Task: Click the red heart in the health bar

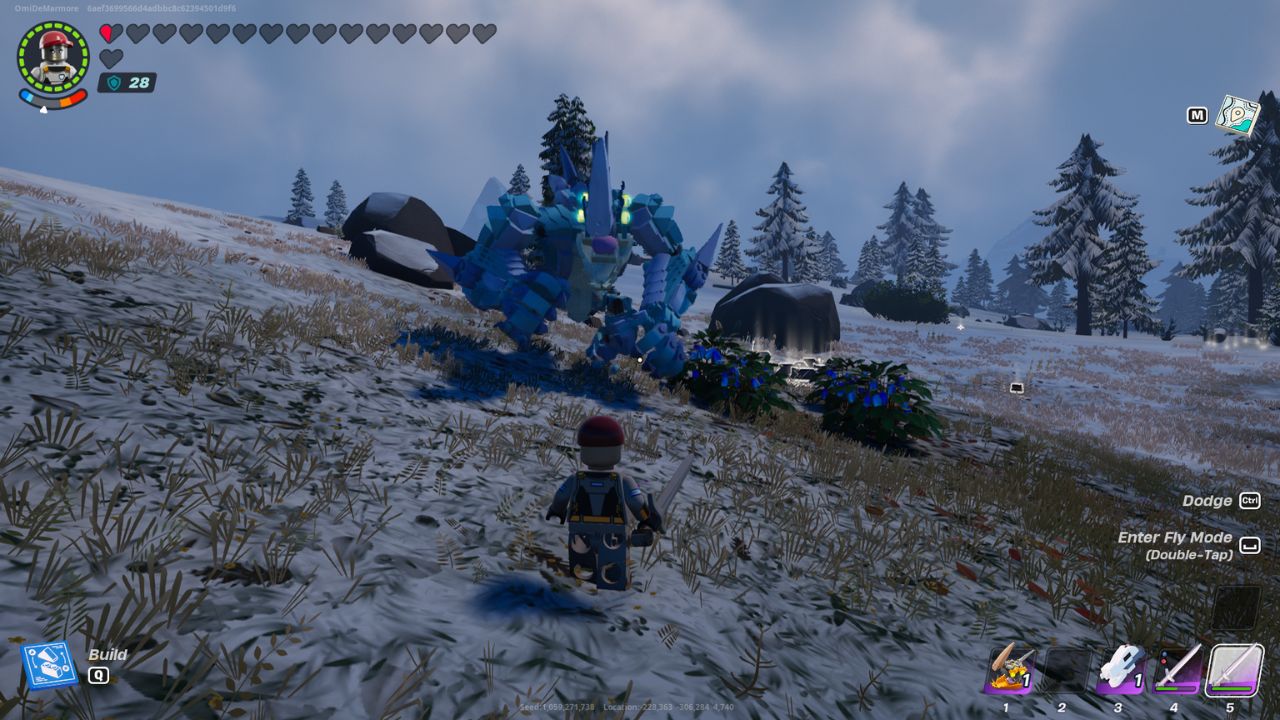Action: click(x=109, y=31)
